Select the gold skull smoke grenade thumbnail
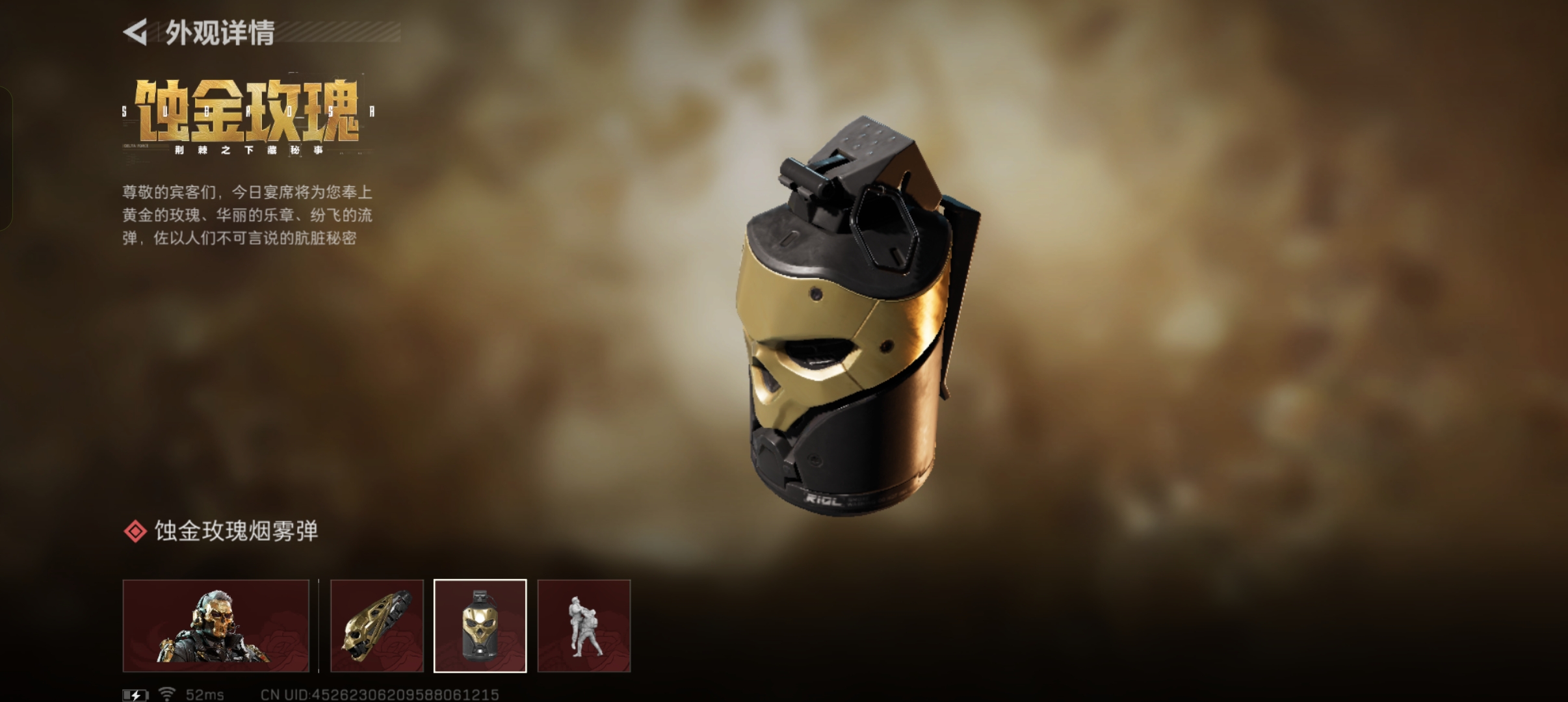The height and width of the screenshot is (702, 1568). point(480,625)
